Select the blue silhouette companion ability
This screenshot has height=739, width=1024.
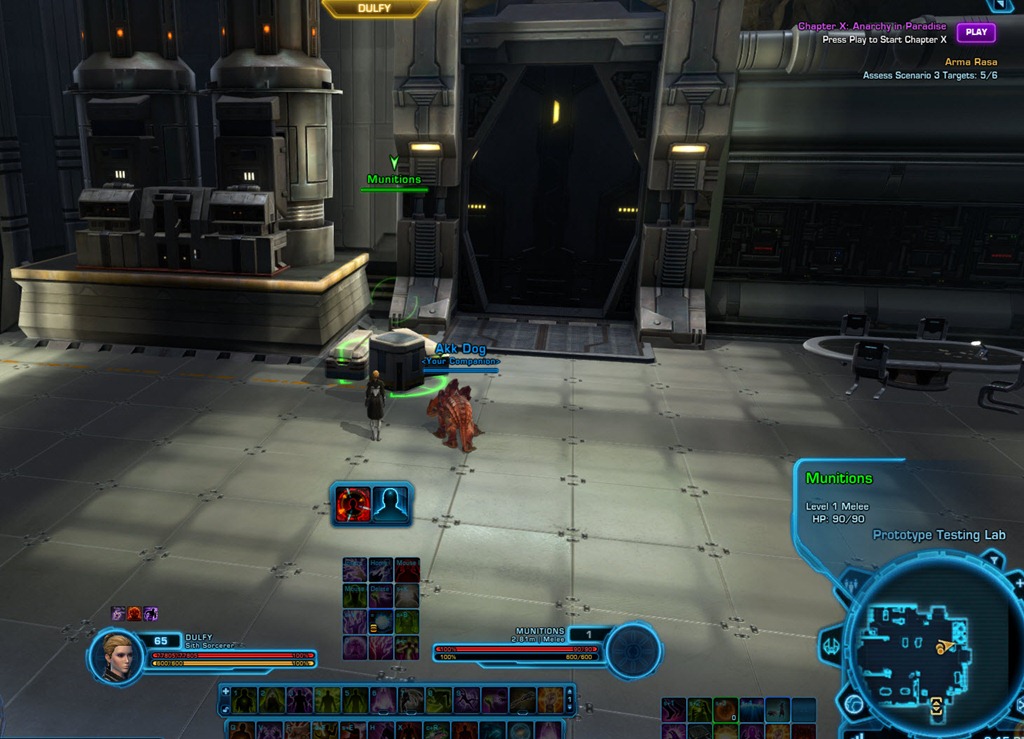[390, 504]
